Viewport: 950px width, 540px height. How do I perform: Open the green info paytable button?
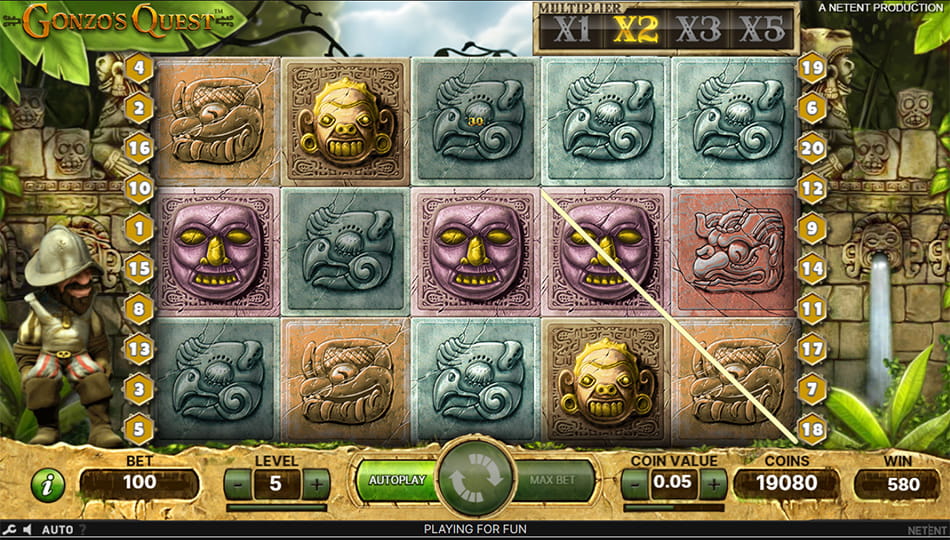pyautogui.click(x=47, y=485)
